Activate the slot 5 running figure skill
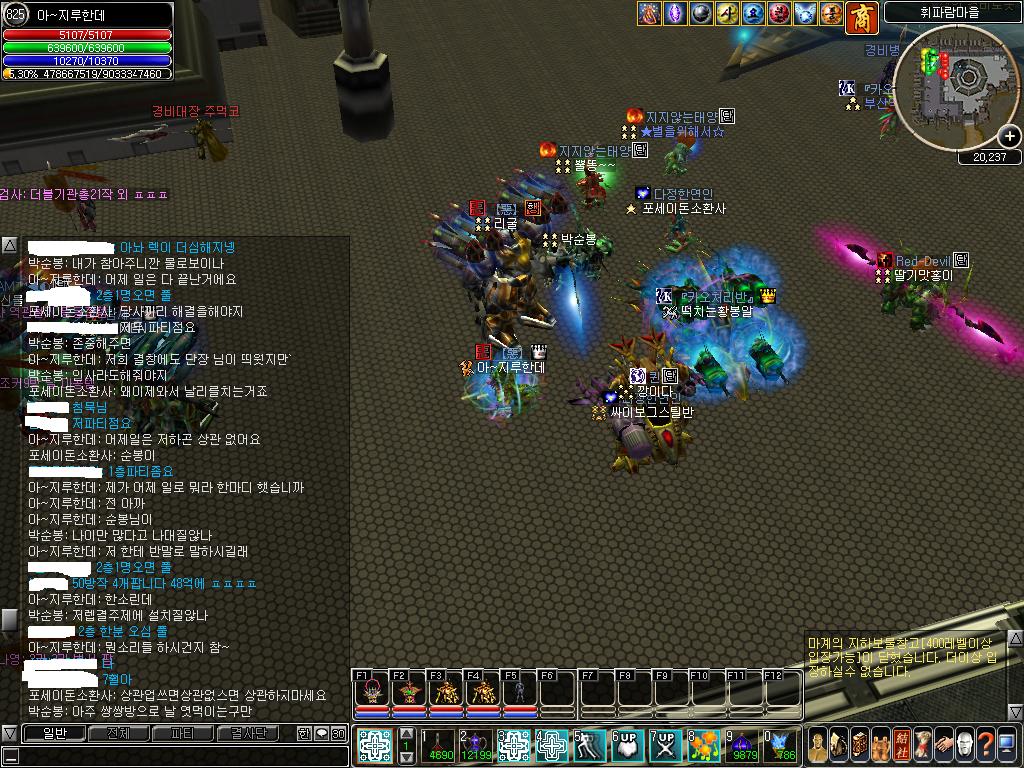The width and height of the screenshot is (1024, 768). [589, 745]
